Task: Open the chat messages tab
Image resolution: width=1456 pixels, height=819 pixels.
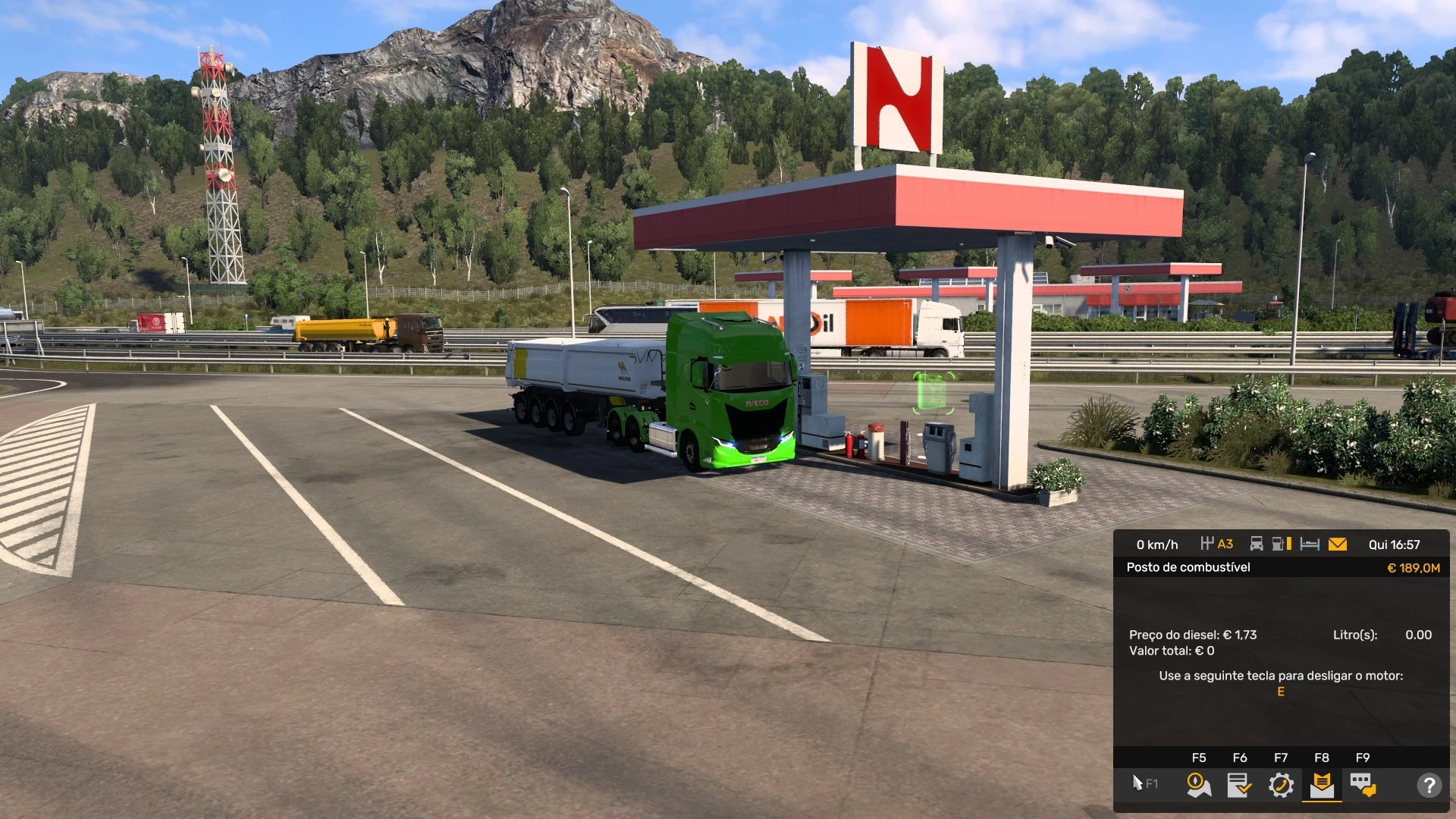Action: pyautogui.click(x=1363, y=785)
